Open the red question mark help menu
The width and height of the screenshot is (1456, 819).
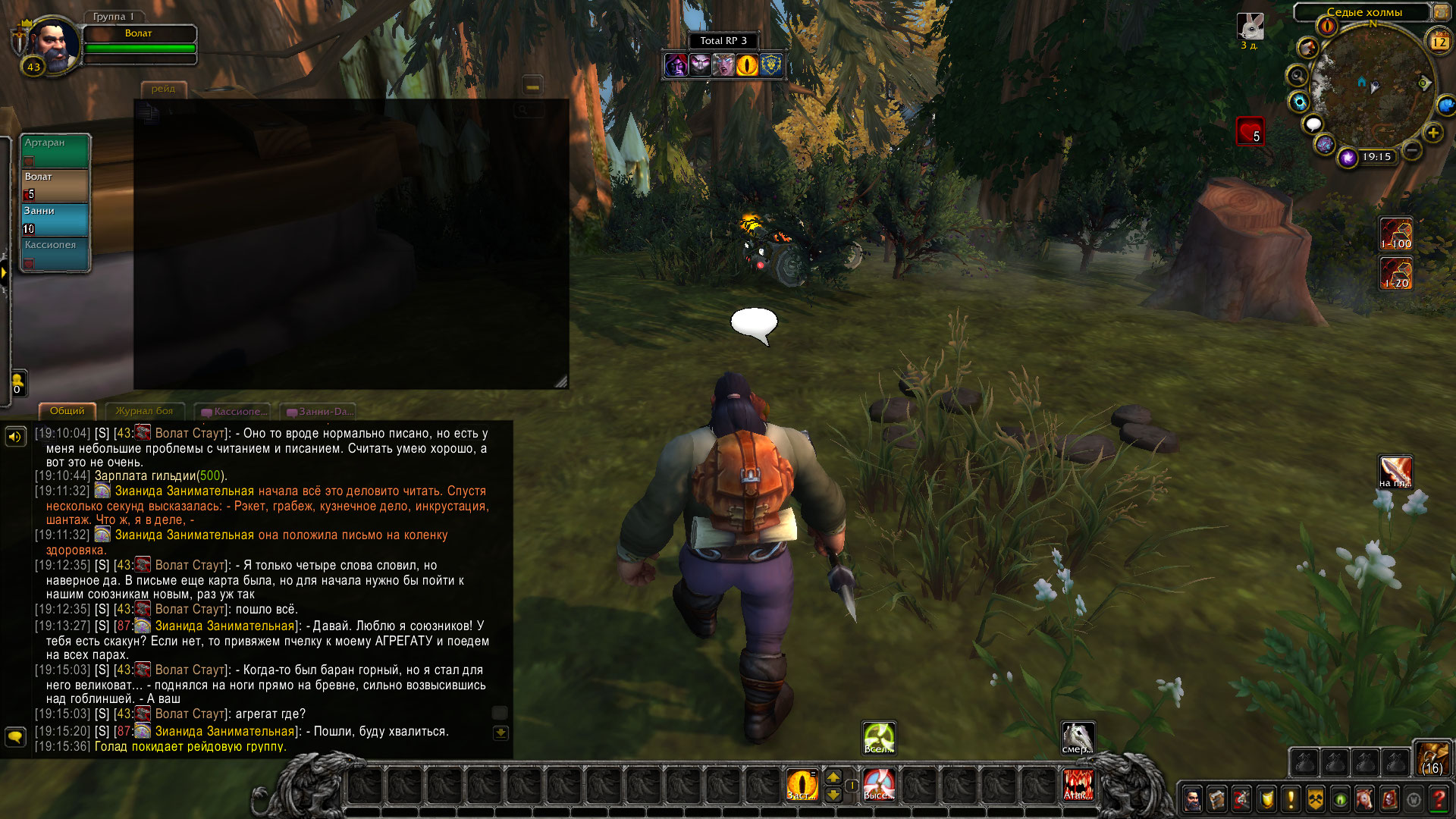(x=1438, y=799)
